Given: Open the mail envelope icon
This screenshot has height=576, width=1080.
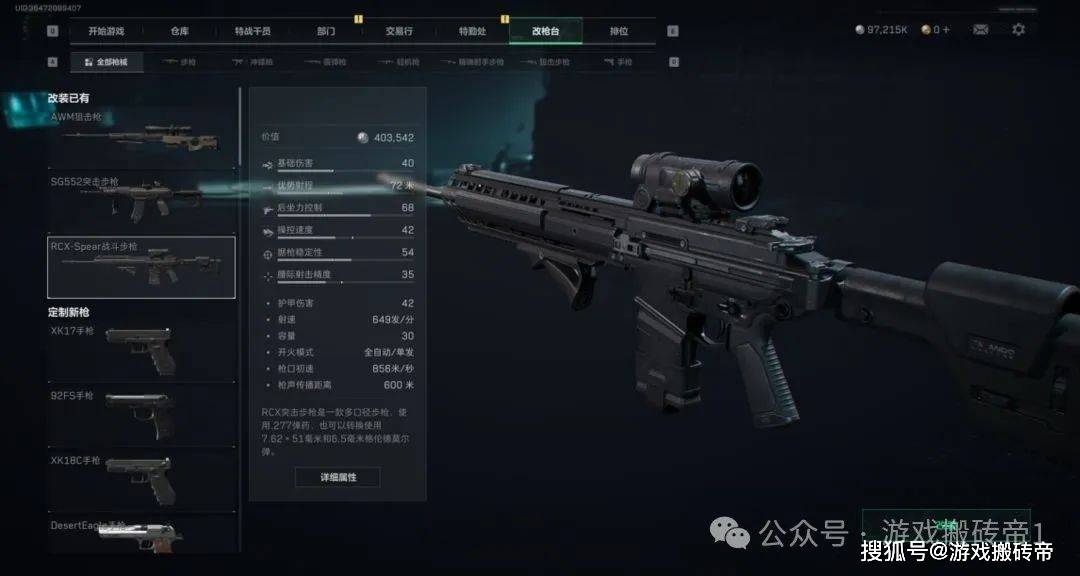Looking at the screenshot, I should [981, 30].
